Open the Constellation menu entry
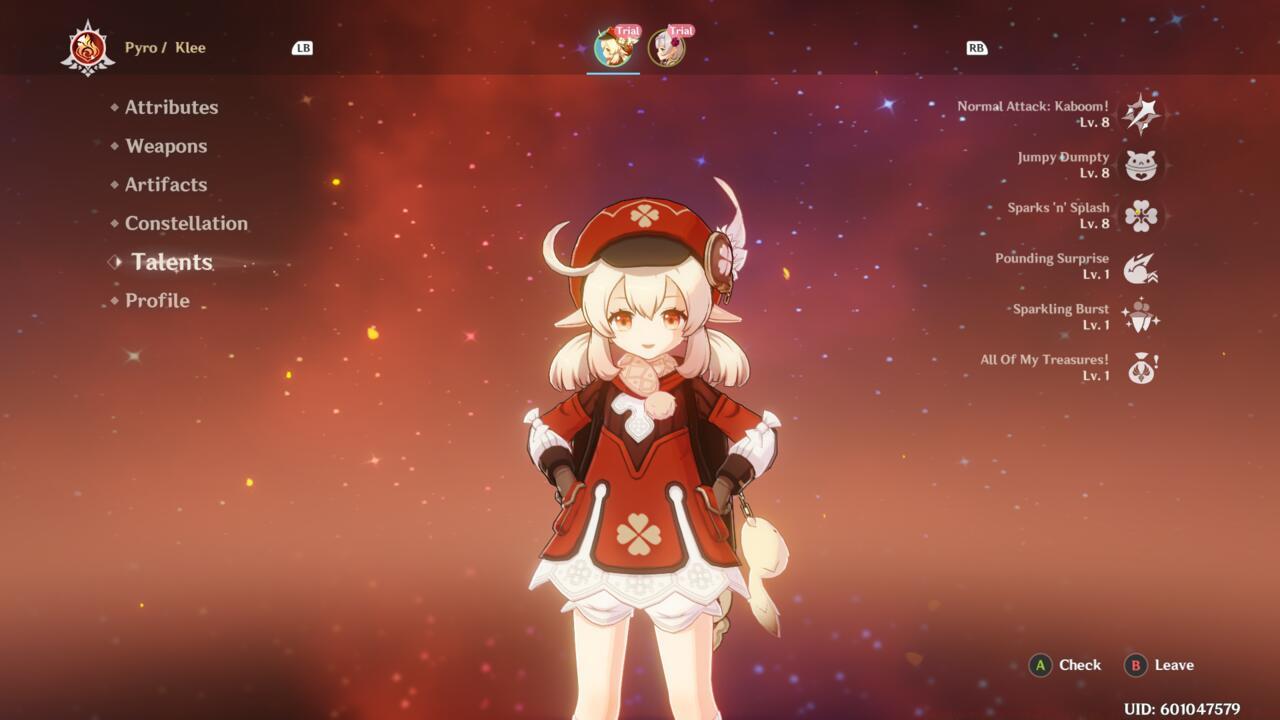Image resolution: width=1280 pixels, height=720 pixels. [x=185, y=224]
